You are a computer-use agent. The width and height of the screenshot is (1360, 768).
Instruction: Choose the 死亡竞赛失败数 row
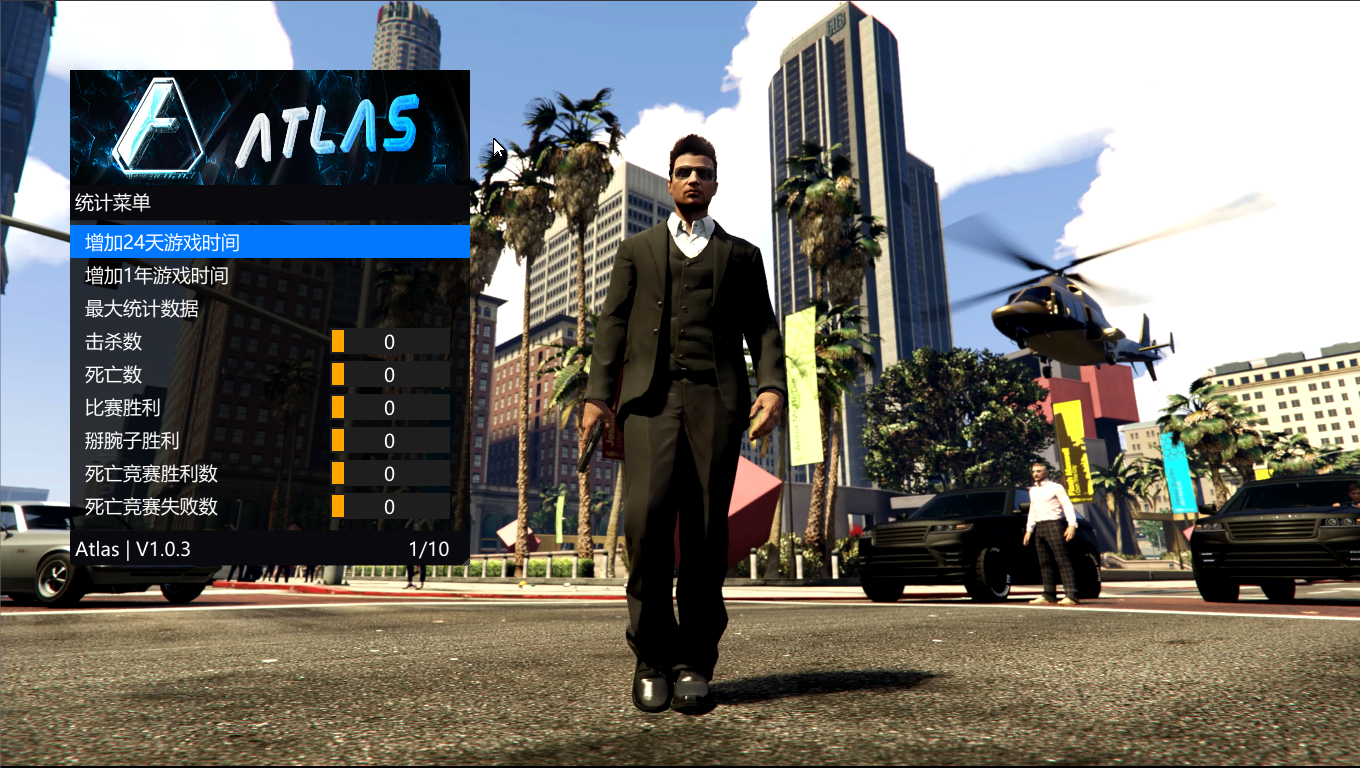pyautogui.click(x=151, y=506)
